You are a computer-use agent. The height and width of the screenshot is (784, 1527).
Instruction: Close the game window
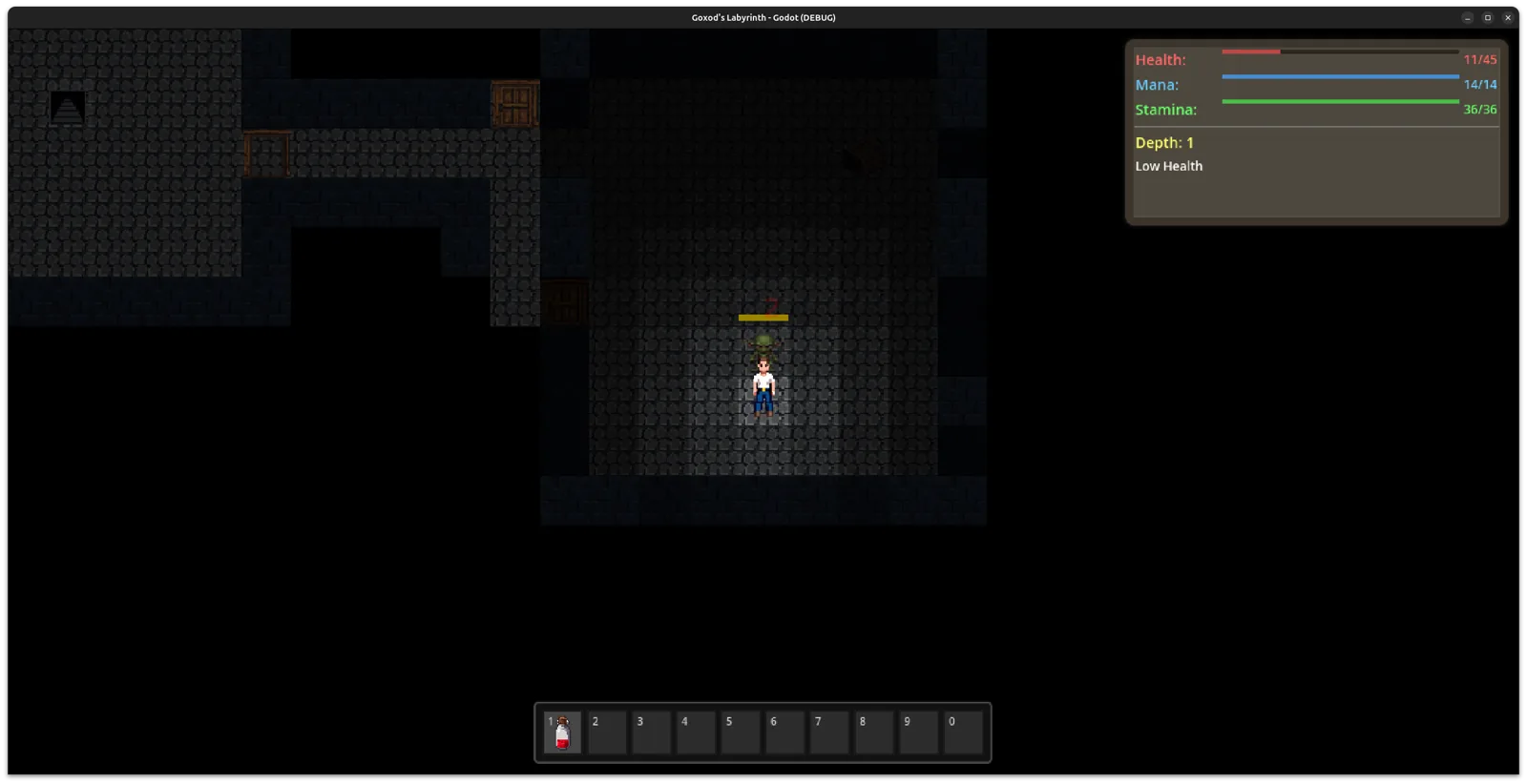pos(1508,17)
